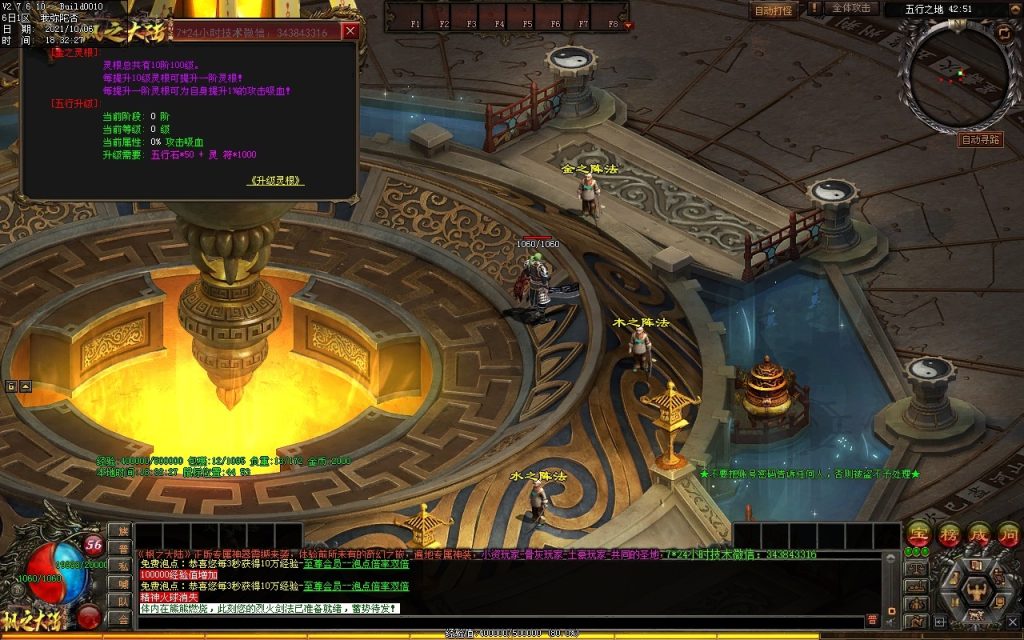Viewport: 1024px width, 640px height.
Task: Close the spirit root dialog window
Action: point(350,31)
